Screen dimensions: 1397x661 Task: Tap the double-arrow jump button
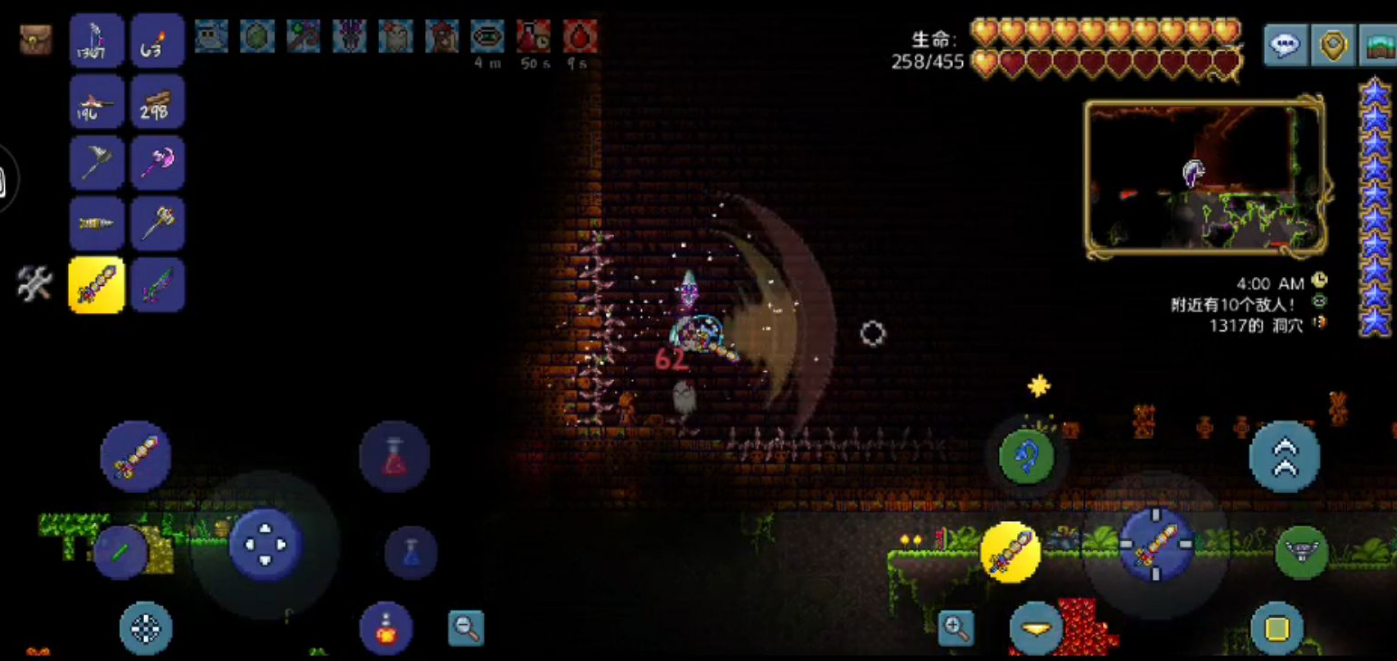click(x=1284, y=457)
